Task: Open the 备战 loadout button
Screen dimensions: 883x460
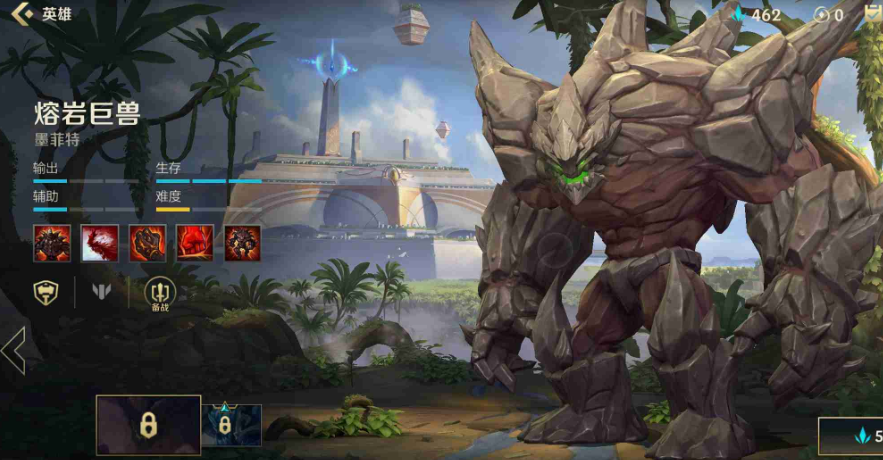Action: (160, 293)
